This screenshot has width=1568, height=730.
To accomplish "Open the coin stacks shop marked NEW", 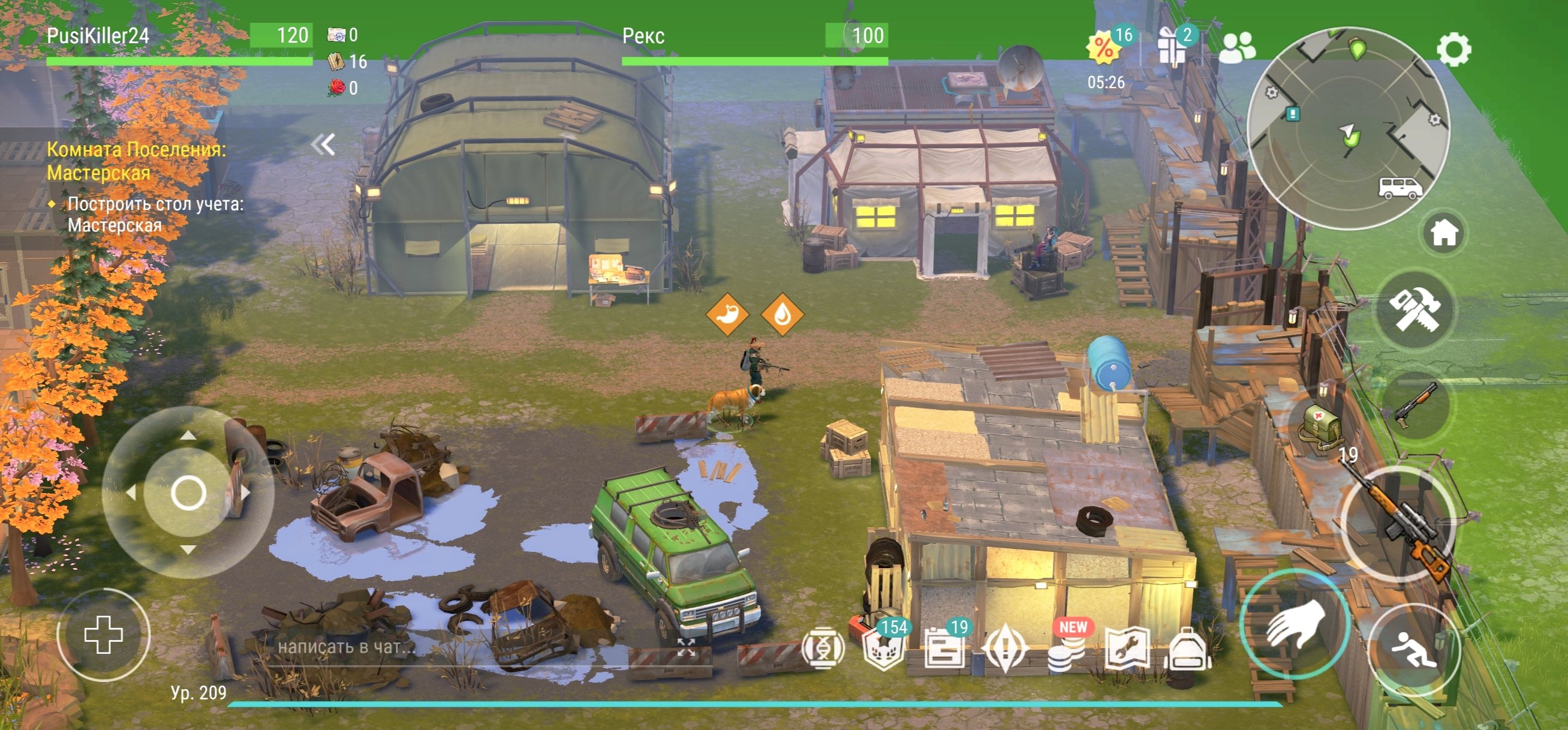I will pyautogui.click(x=1067, y=648).
